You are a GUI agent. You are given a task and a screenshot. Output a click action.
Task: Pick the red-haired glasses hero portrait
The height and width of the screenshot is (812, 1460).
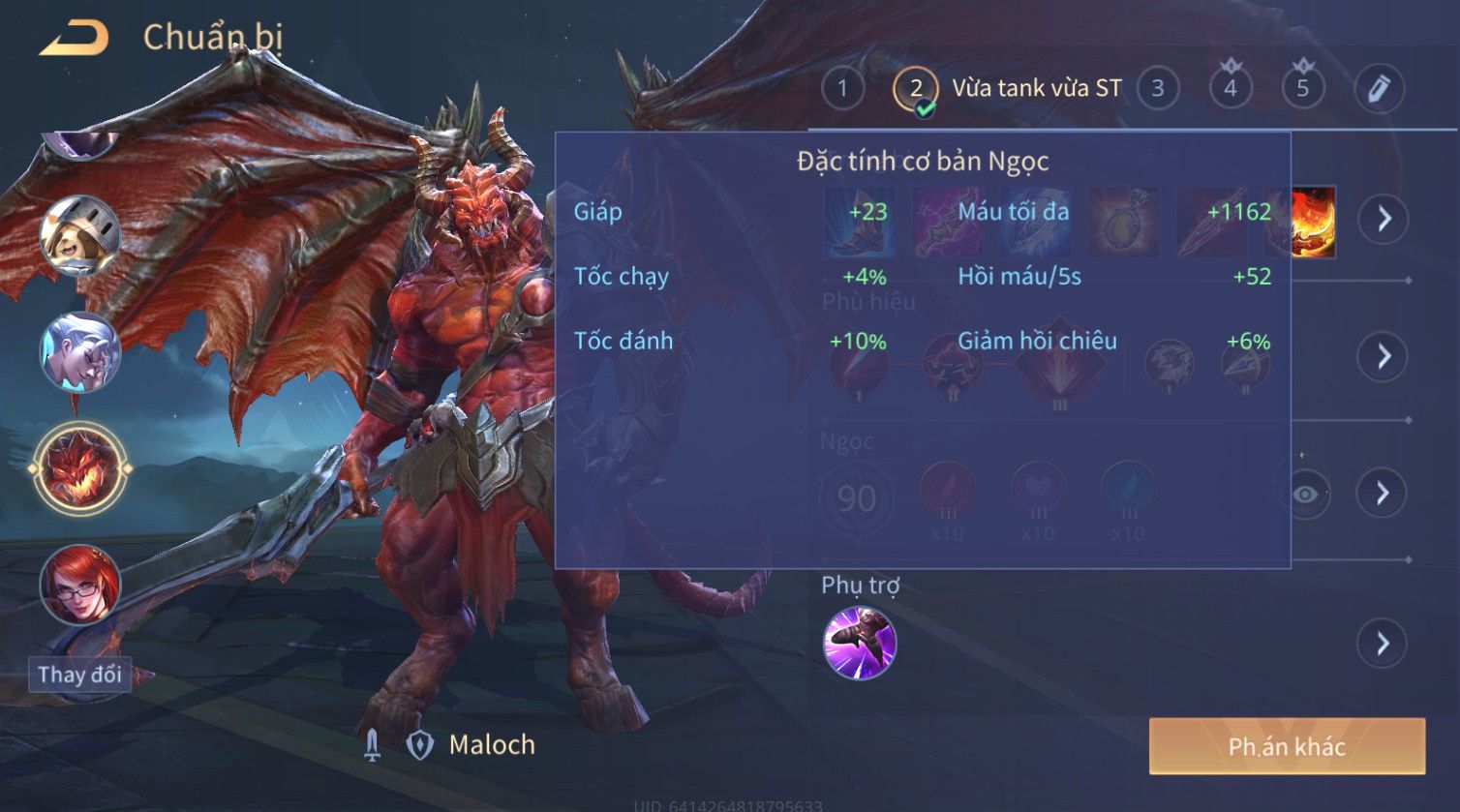pos(79,585)
